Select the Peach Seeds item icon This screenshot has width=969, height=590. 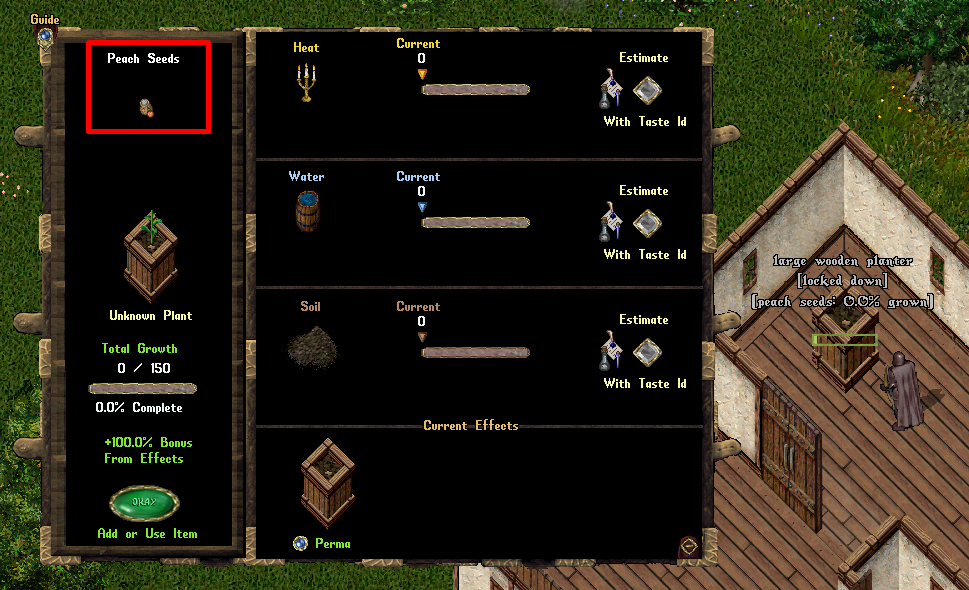coord(146,108)
